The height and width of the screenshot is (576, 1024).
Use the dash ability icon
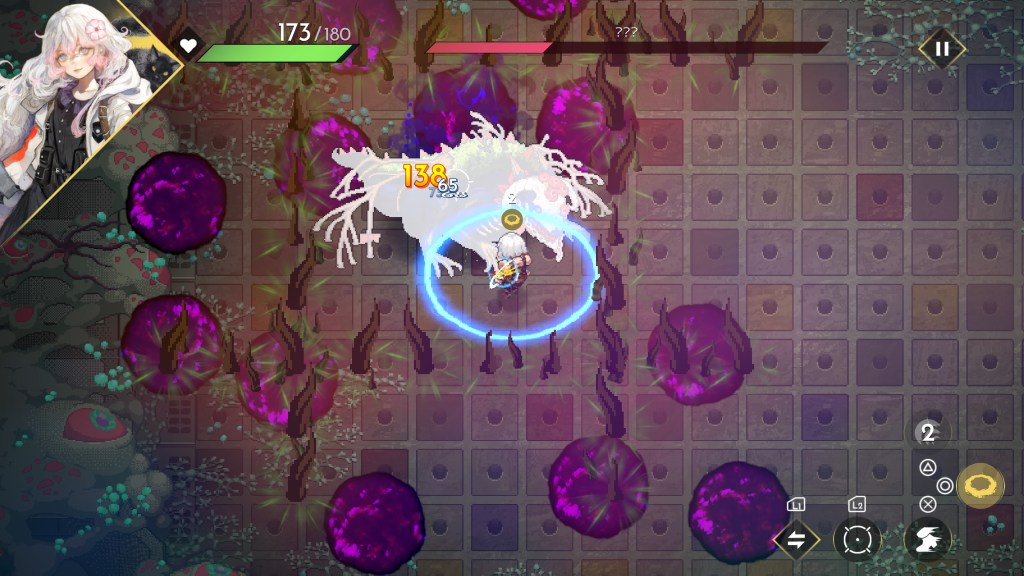pos(926,540)
